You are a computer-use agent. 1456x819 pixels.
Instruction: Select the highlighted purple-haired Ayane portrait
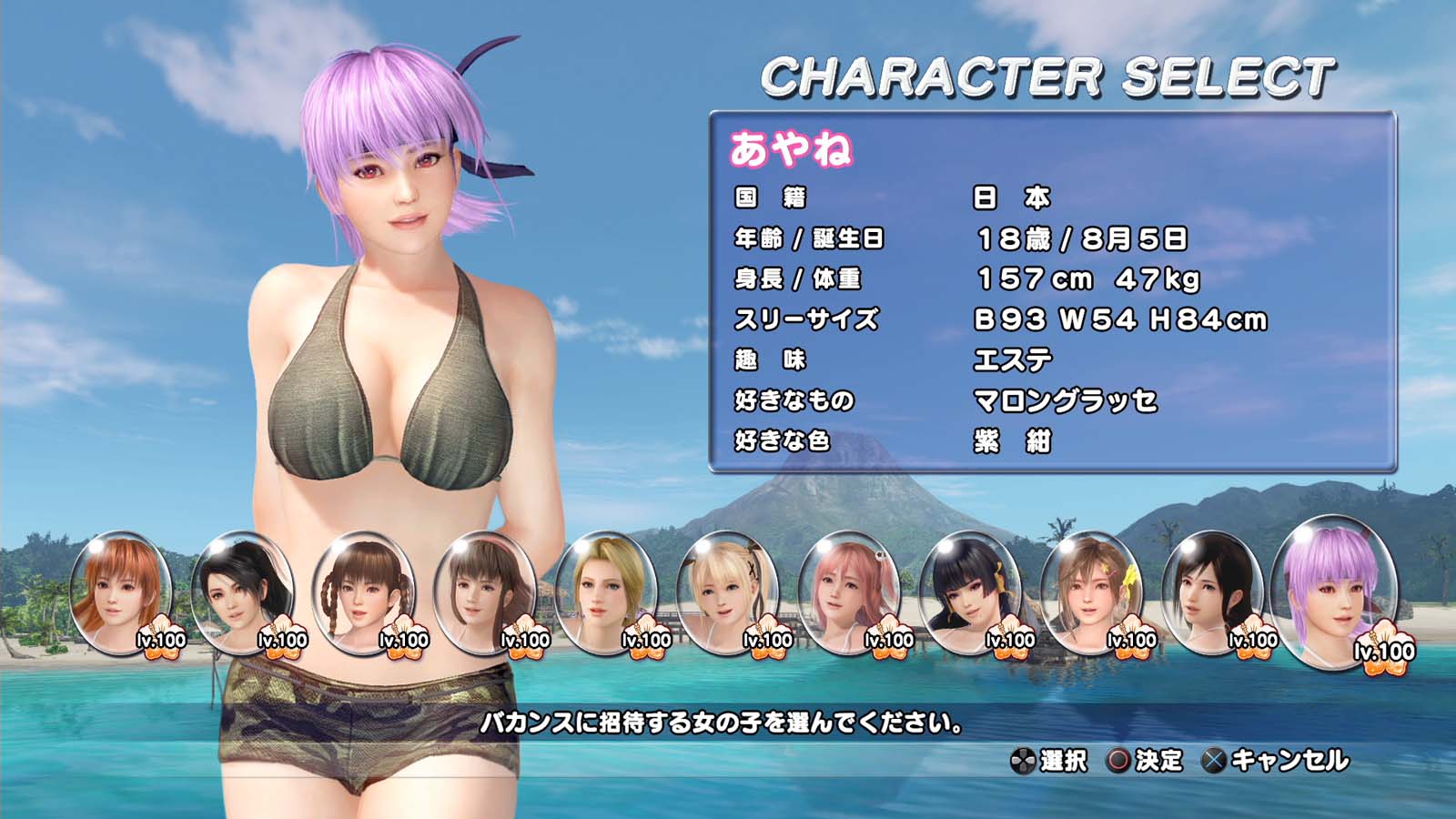tap(1333, 593)
